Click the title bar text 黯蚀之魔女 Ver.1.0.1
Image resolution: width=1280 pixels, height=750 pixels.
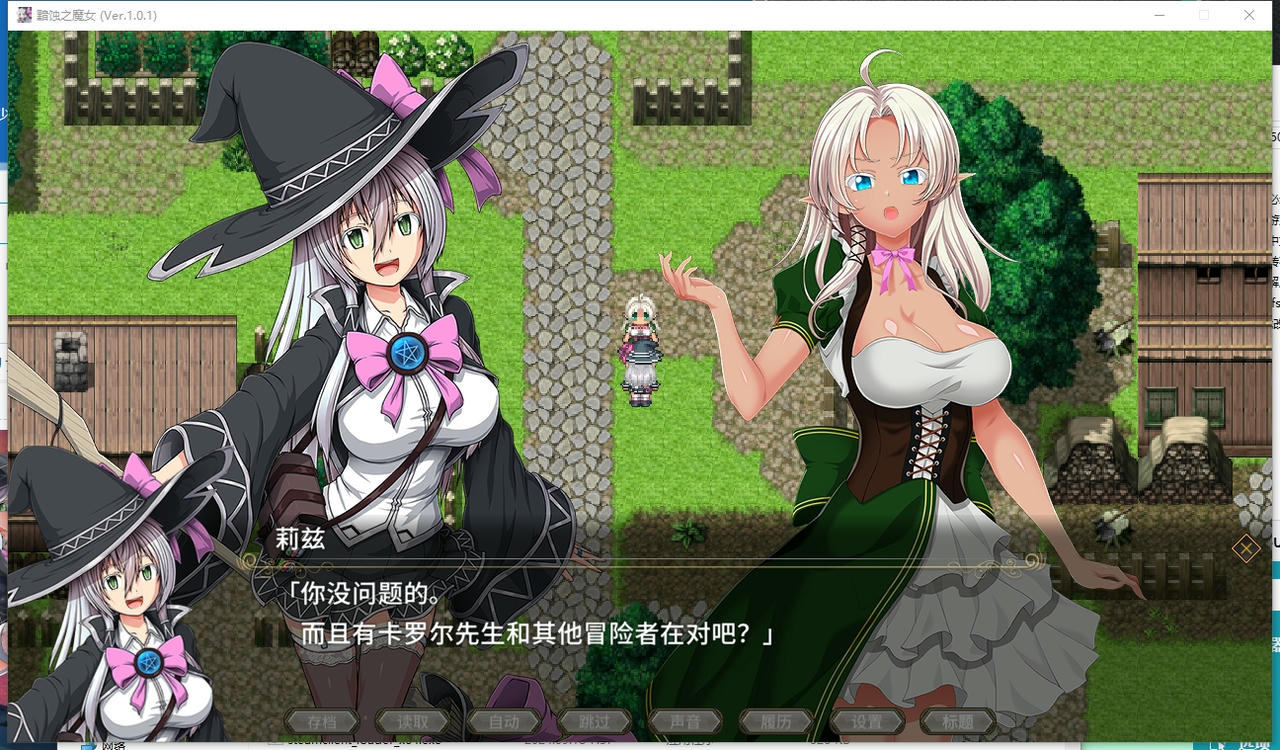click(x=95, y=15)
